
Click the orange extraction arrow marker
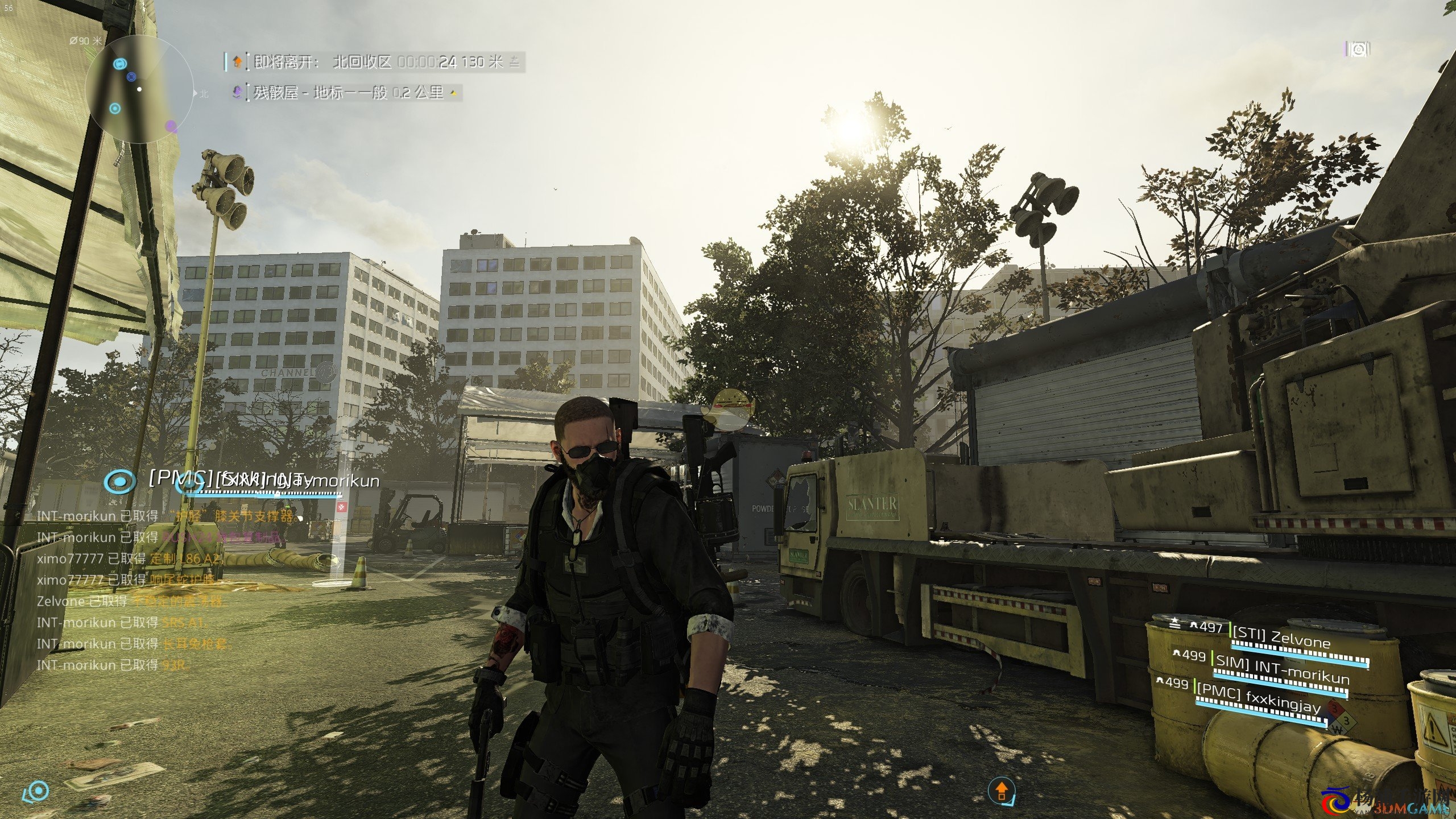(1002, 791)
